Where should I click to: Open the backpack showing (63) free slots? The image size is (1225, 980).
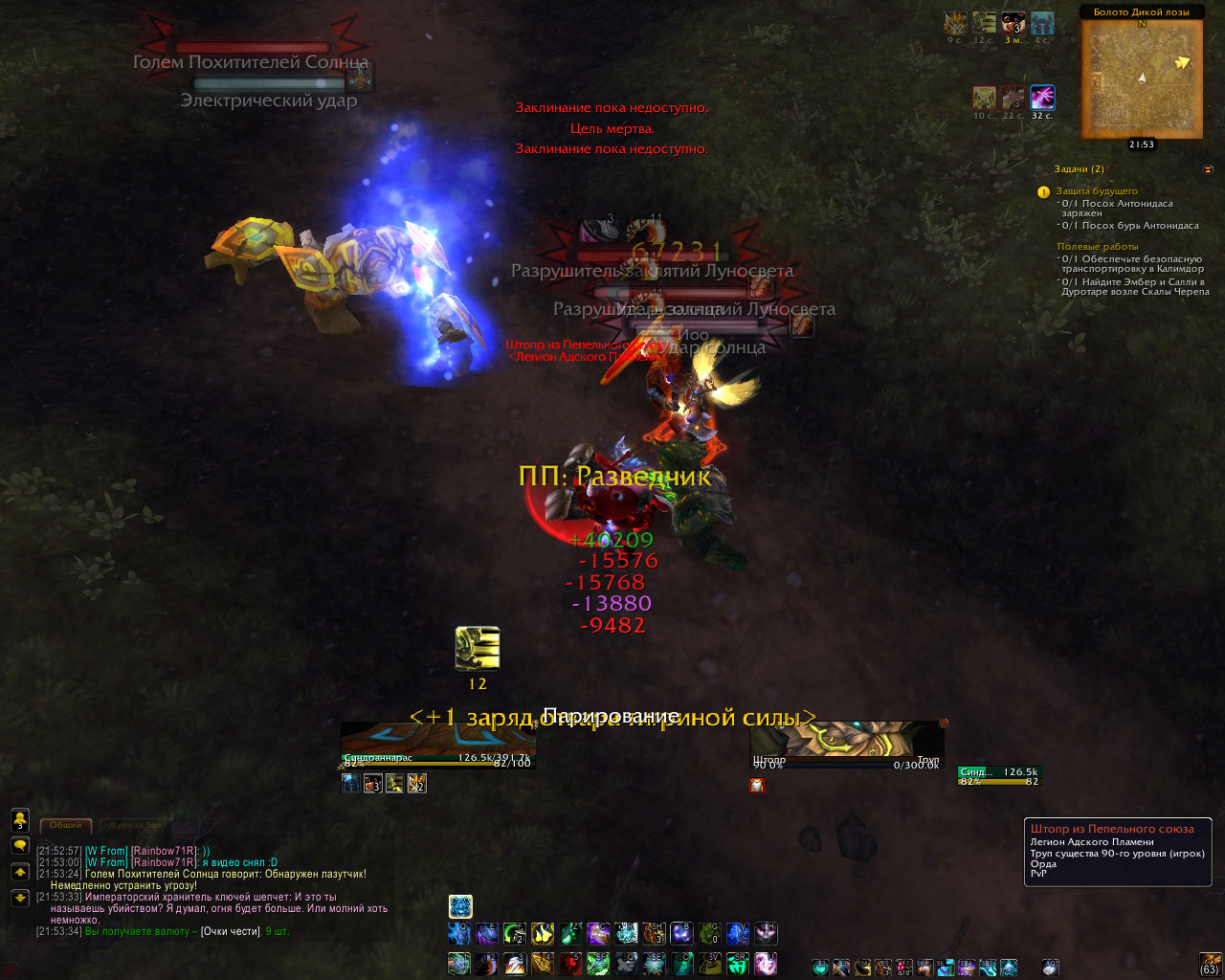(1211, 962)
